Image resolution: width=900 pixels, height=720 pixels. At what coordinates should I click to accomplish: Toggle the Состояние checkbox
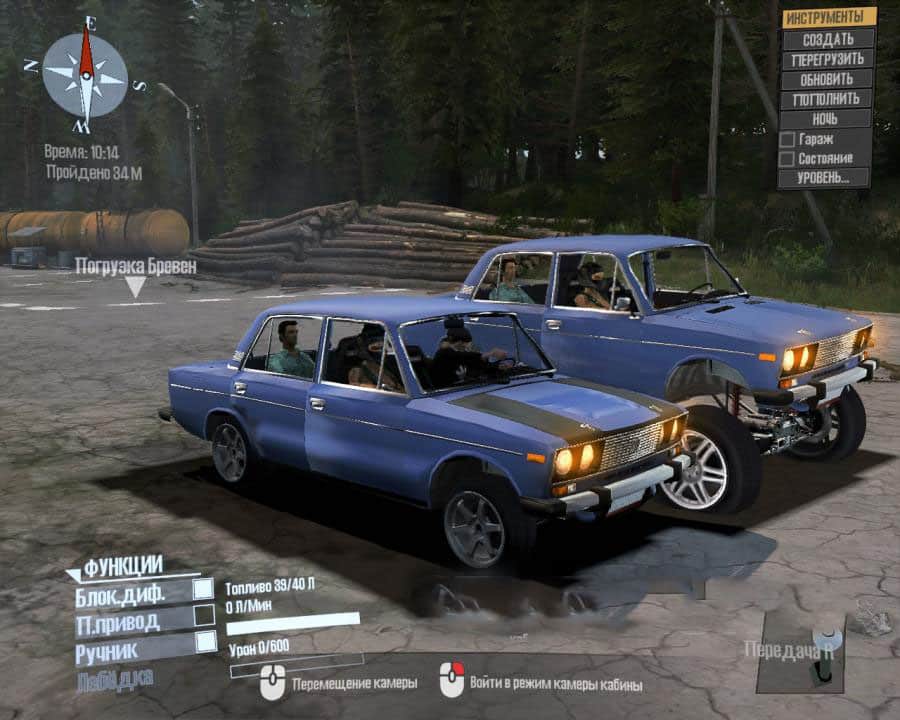787,159
